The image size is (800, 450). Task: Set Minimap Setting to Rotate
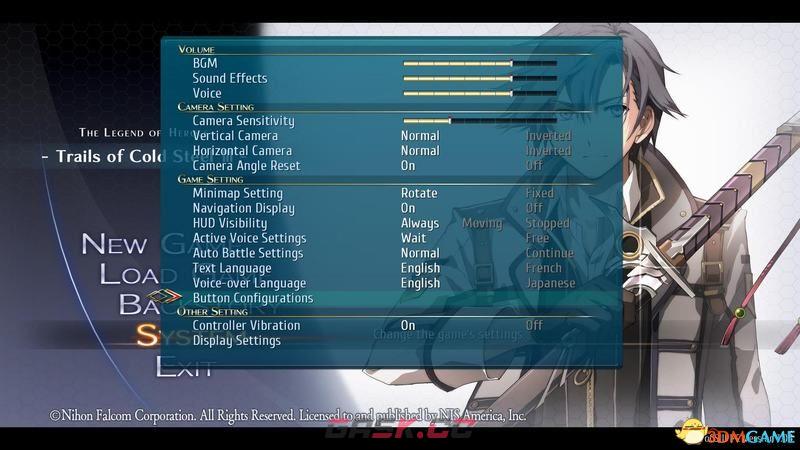coord(419,193)
